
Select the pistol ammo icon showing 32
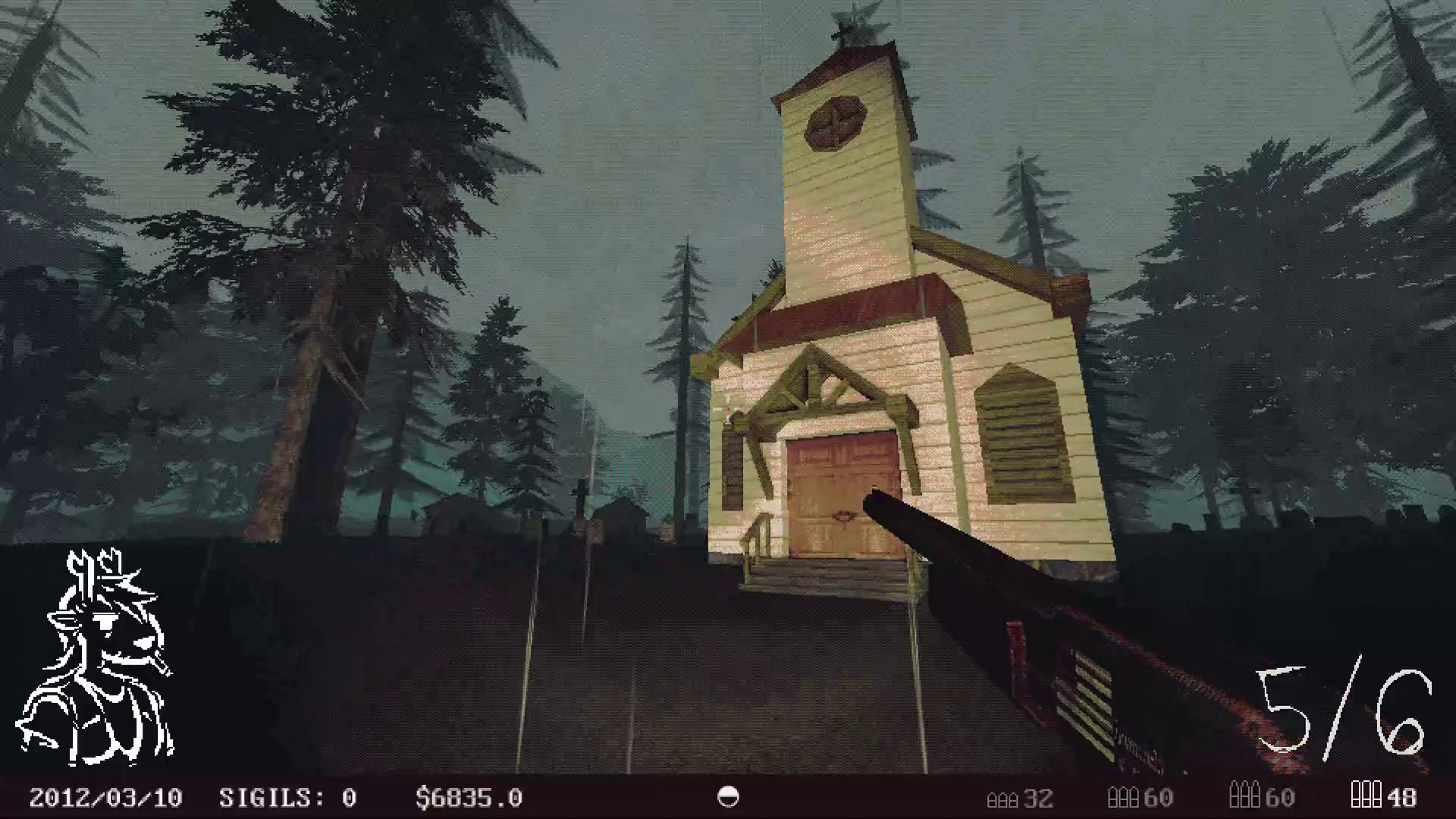(x=1003, y=798)
